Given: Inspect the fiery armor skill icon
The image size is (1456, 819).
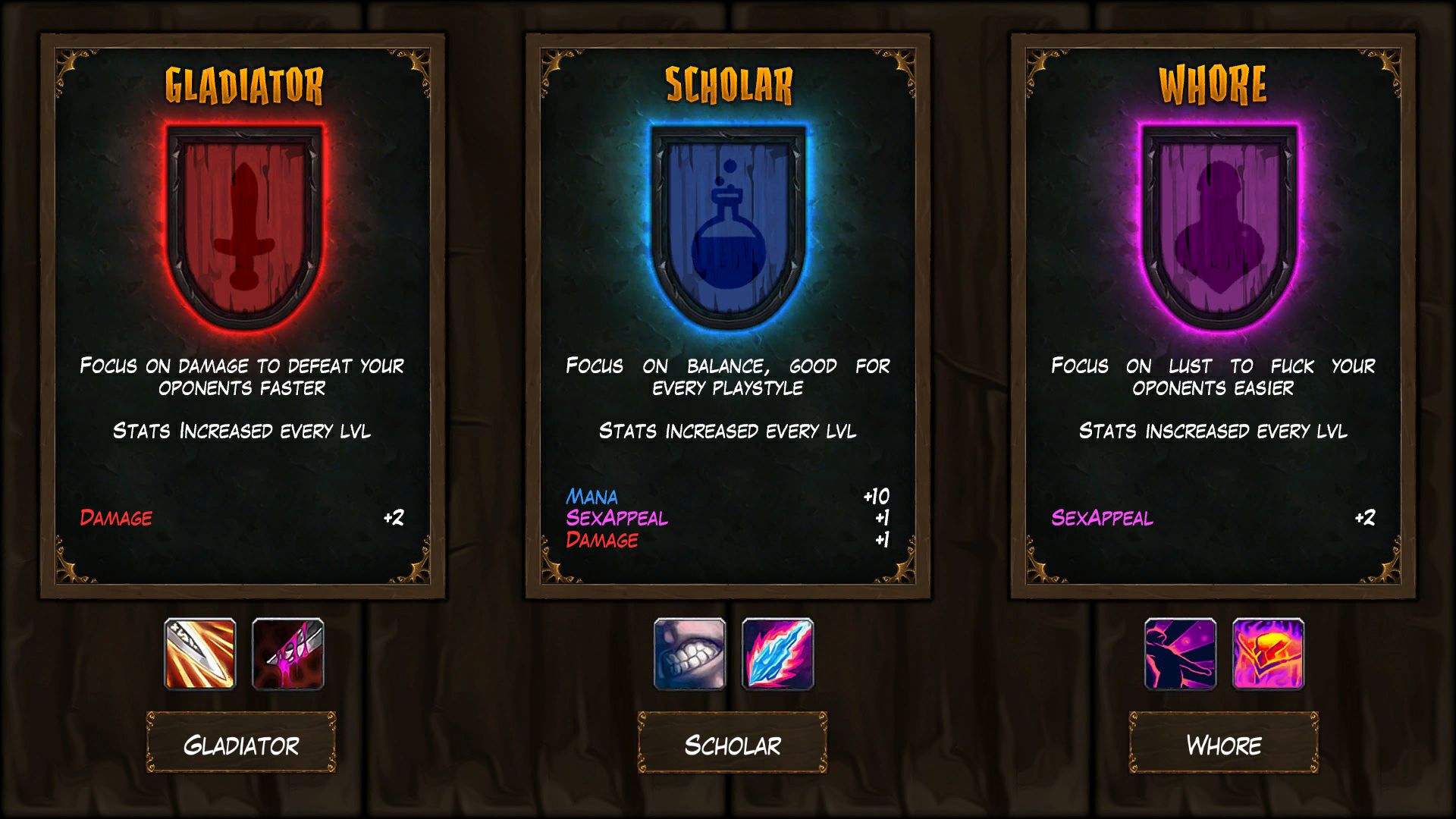Looking at the screenshot, I should coord(1268,654).
